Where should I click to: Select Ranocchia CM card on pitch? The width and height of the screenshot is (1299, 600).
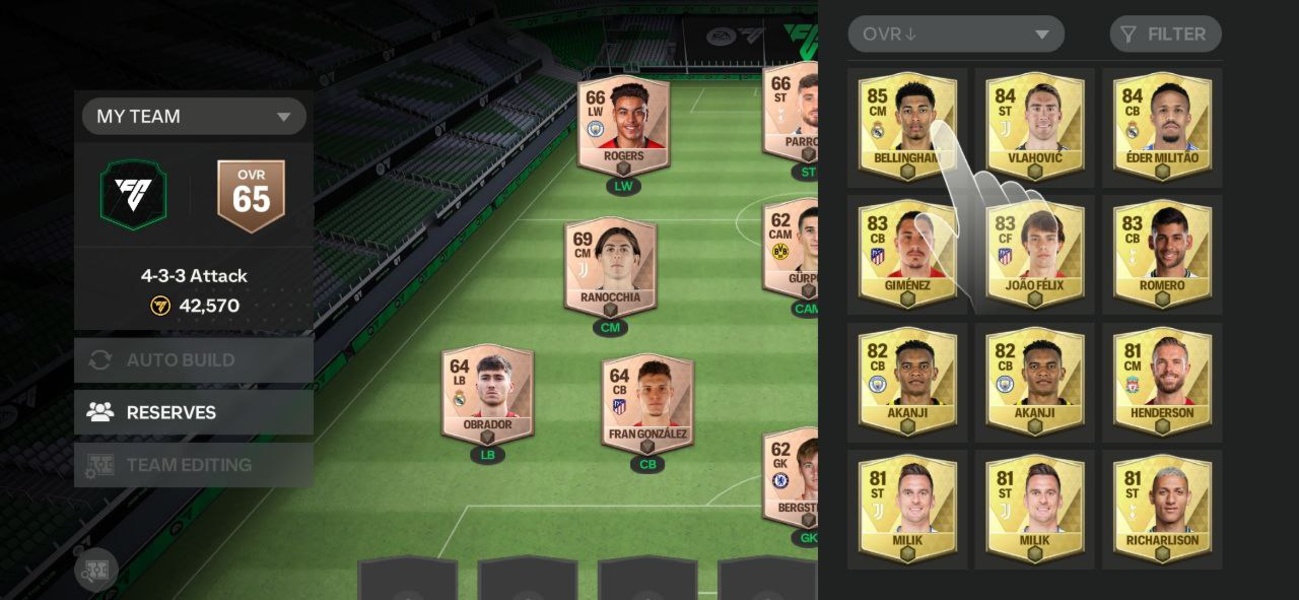tap(609, 267)
